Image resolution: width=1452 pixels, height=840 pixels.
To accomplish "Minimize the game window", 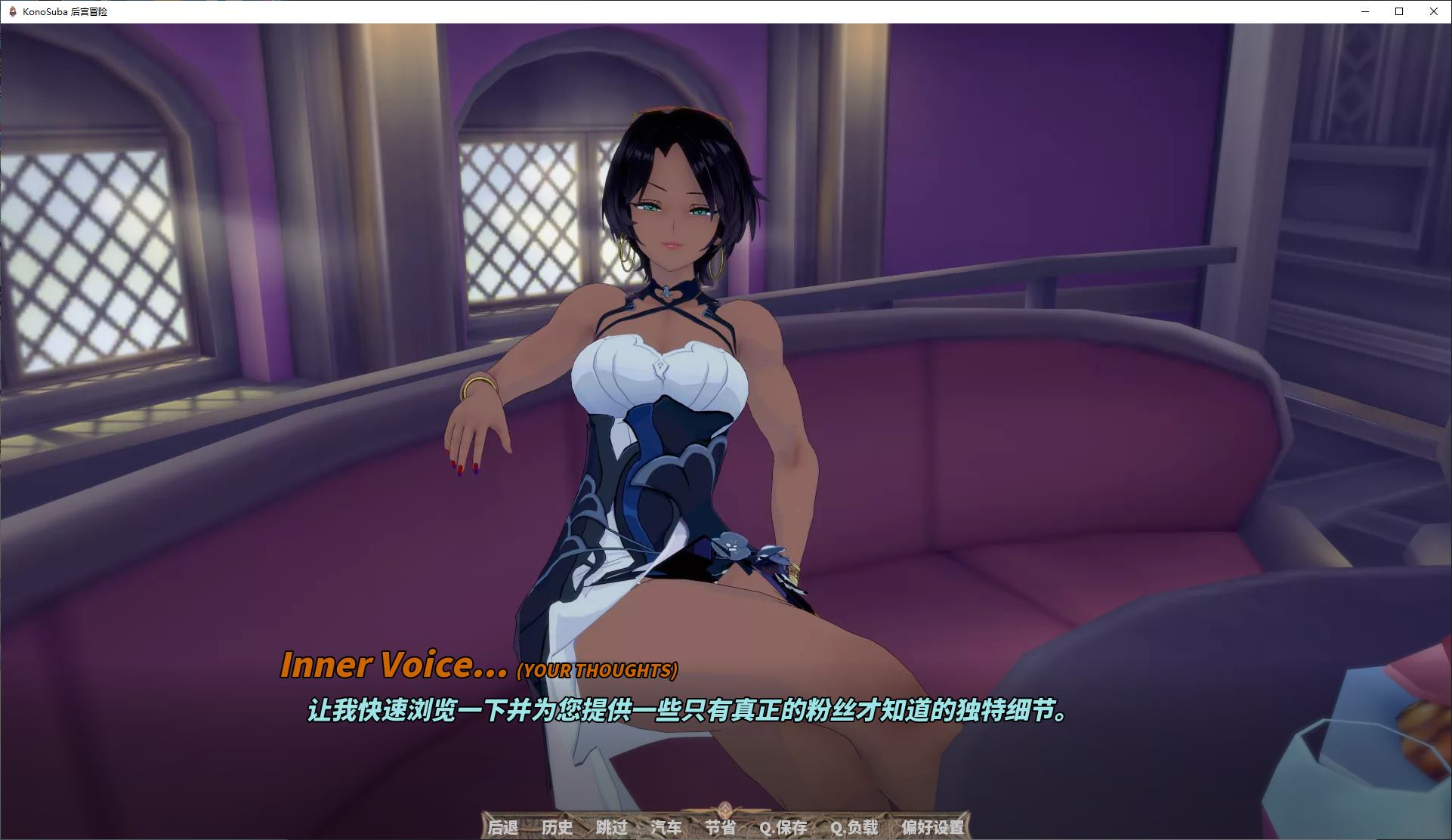I will pos(1364,12).
